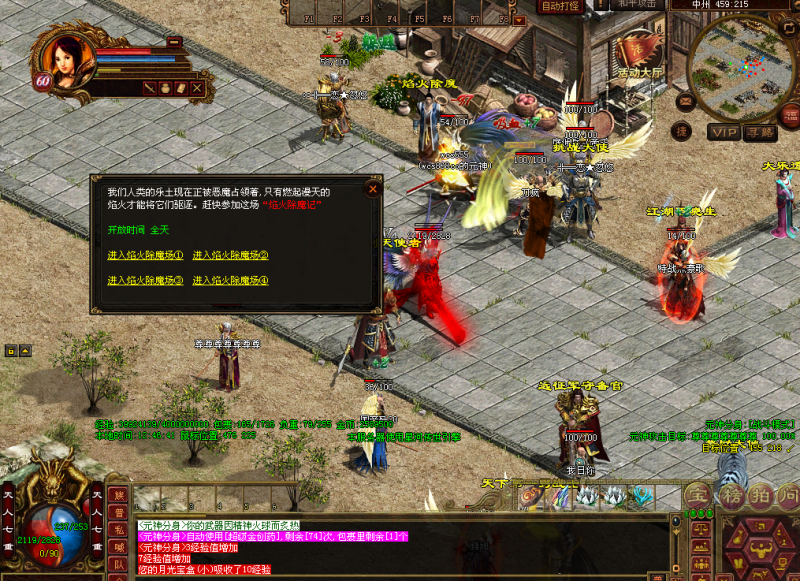Image resolution: width=800 pixels, height=581 pixels.
Task: Open the VIP panel
Action: pyautogui.click(x=724, y=131)
